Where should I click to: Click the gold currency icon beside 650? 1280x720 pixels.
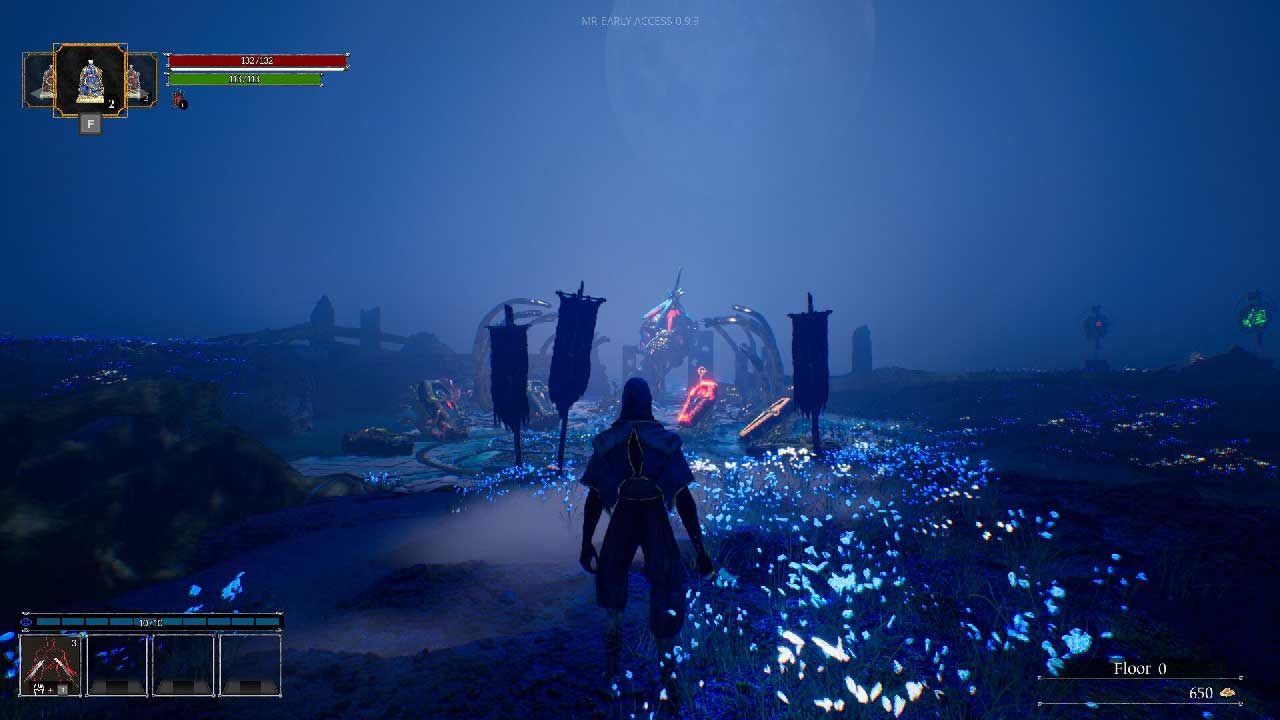[x=1227, y=693]
